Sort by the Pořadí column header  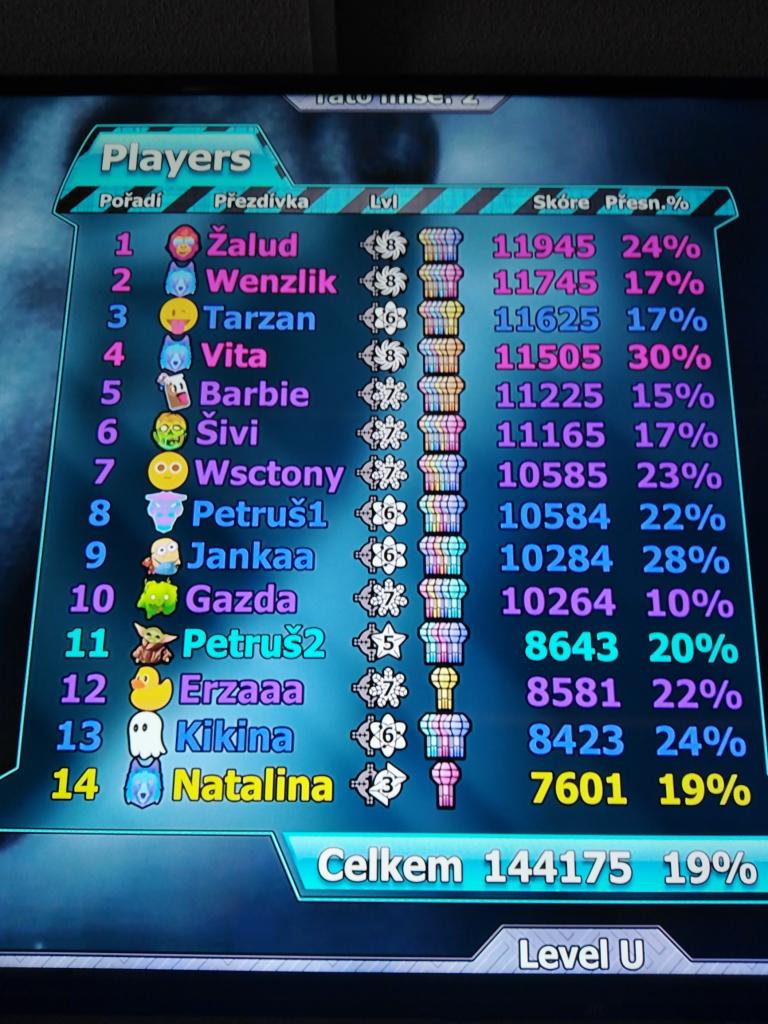coord(130,201)
